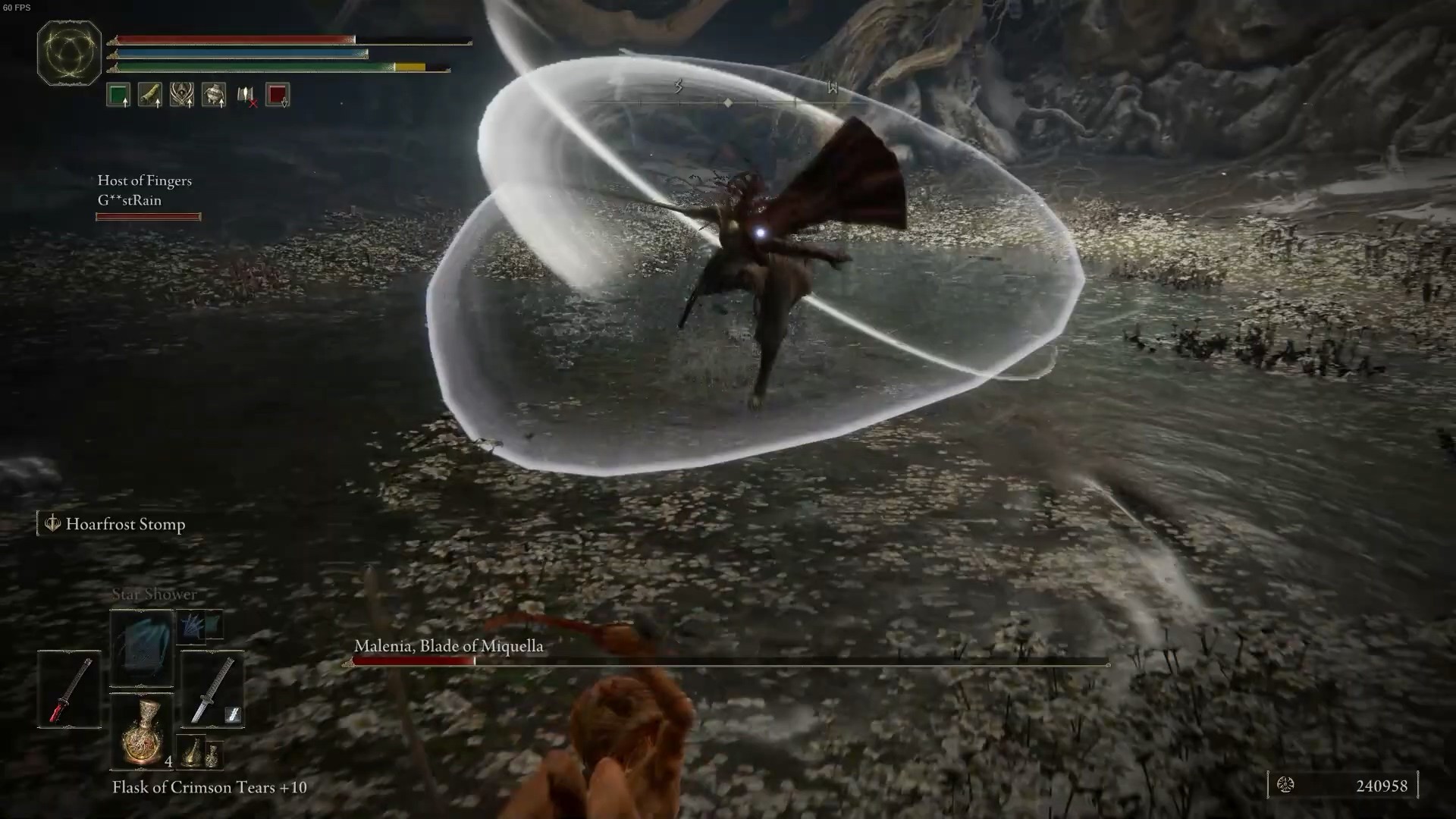Click the green square buff icon
The width and height of the screenshot is (1456, 819).
[118, 96]
